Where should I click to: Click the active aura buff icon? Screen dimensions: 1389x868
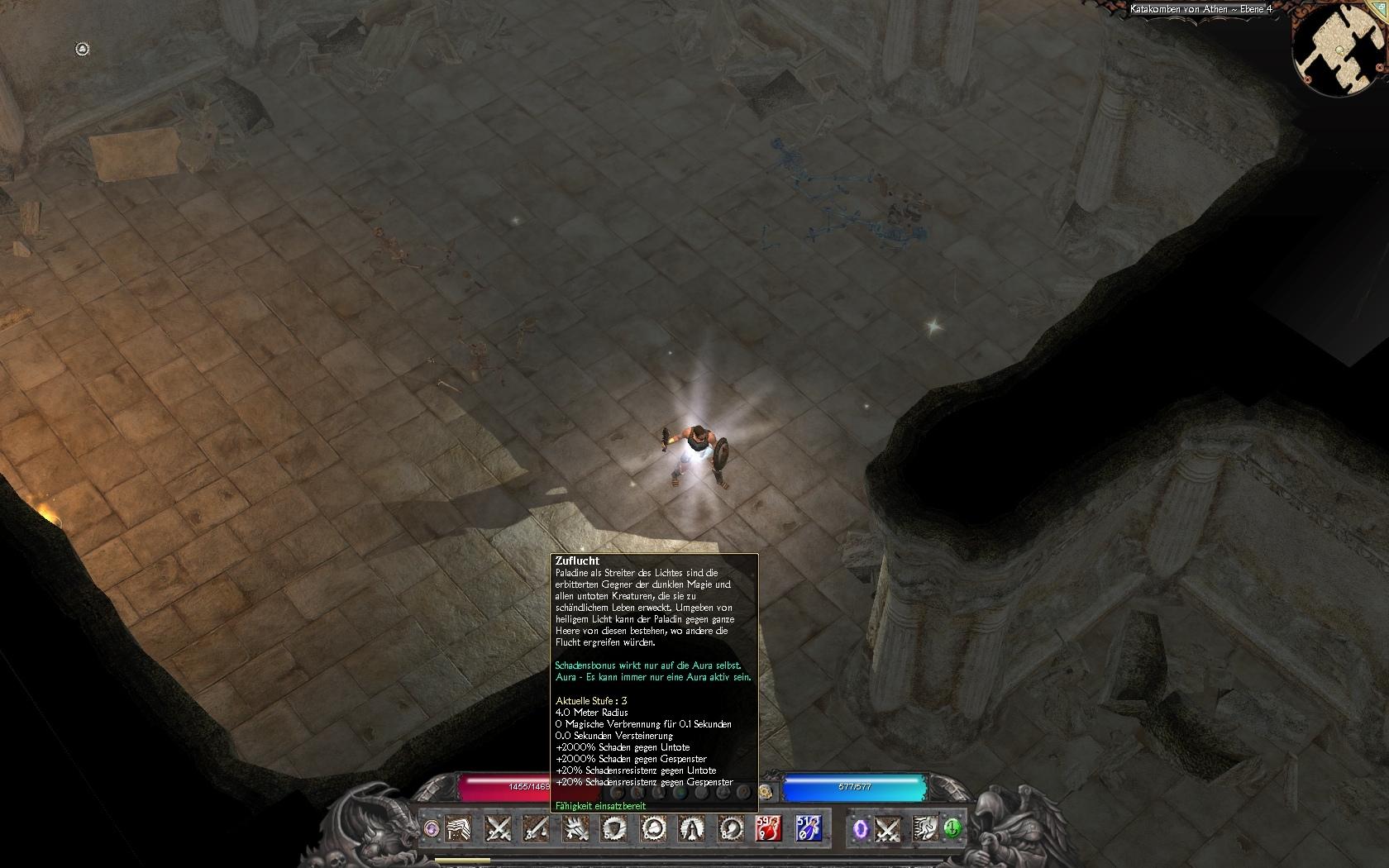click(x=82, y=50)
